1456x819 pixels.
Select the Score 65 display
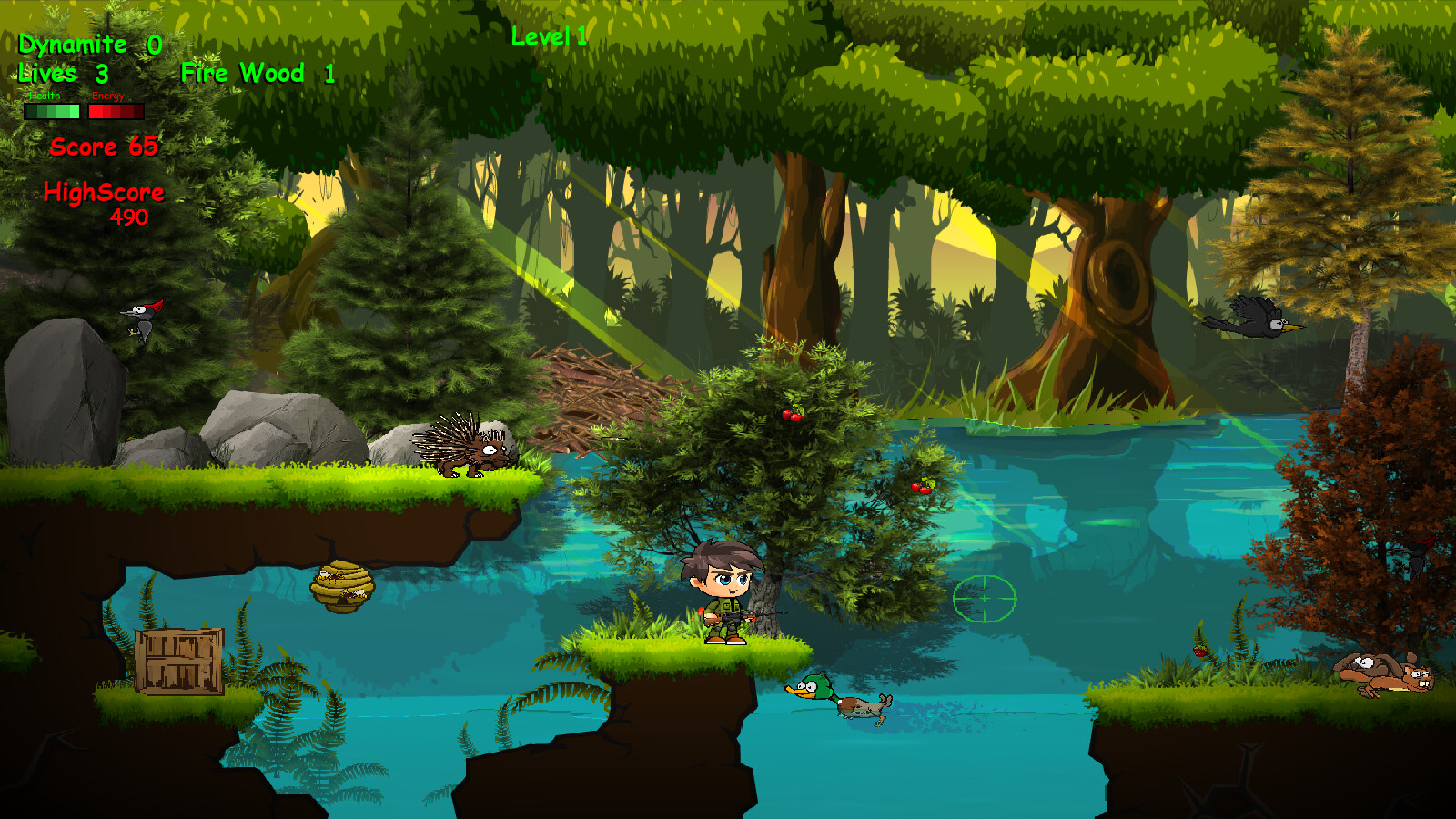(x=105, y=147)
